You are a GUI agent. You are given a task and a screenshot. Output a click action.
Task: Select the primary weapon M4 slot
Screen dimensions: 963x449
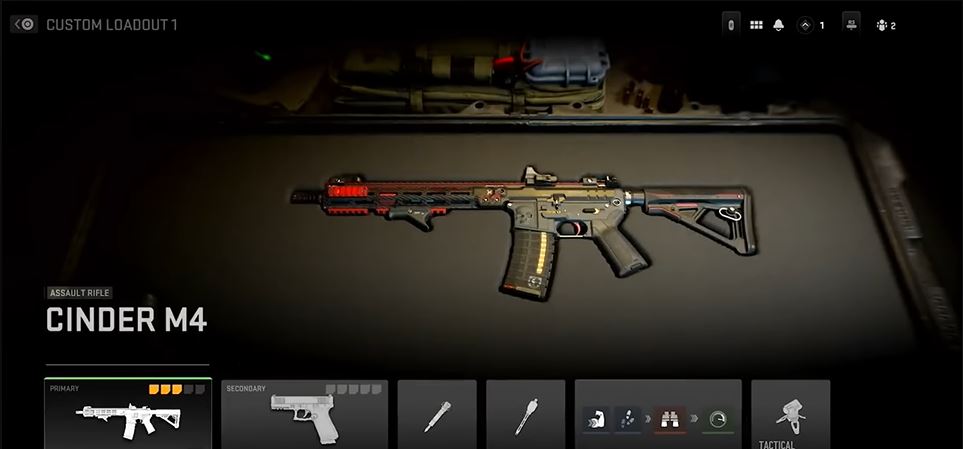point(128,414)
